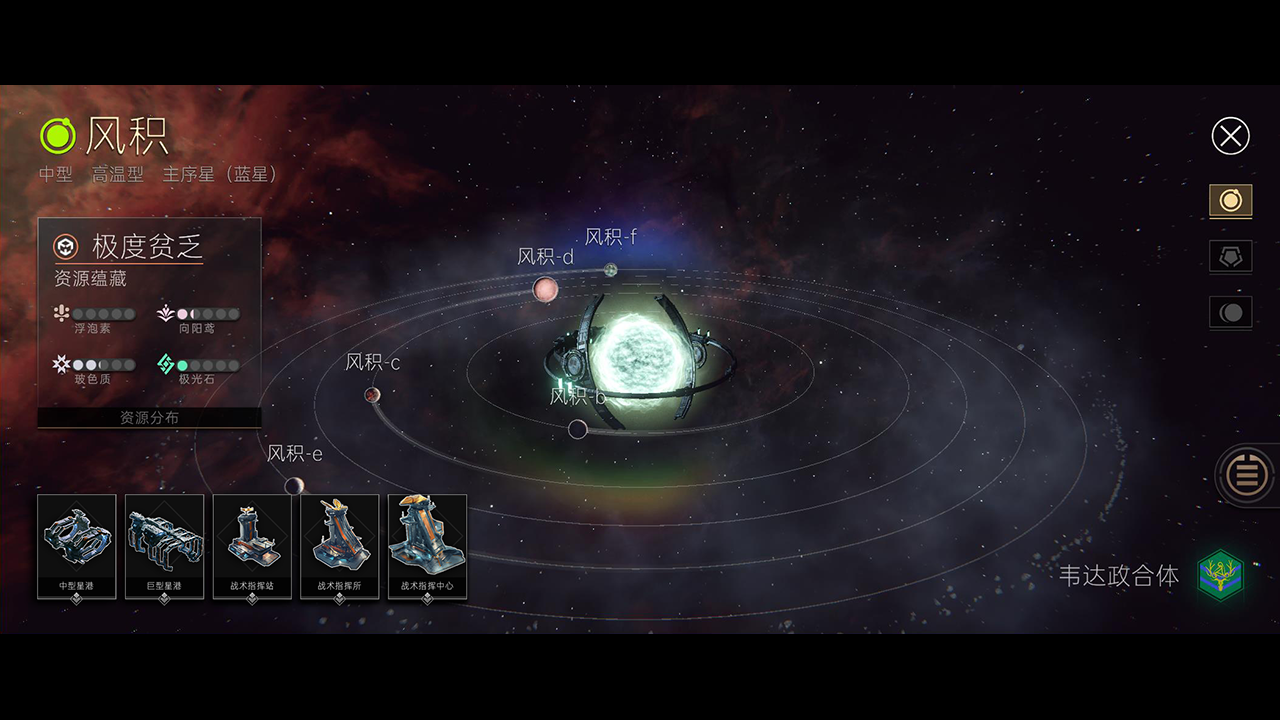Open the round side menu button
The image size is (1280, 720).
click(x=1246, y=474)
